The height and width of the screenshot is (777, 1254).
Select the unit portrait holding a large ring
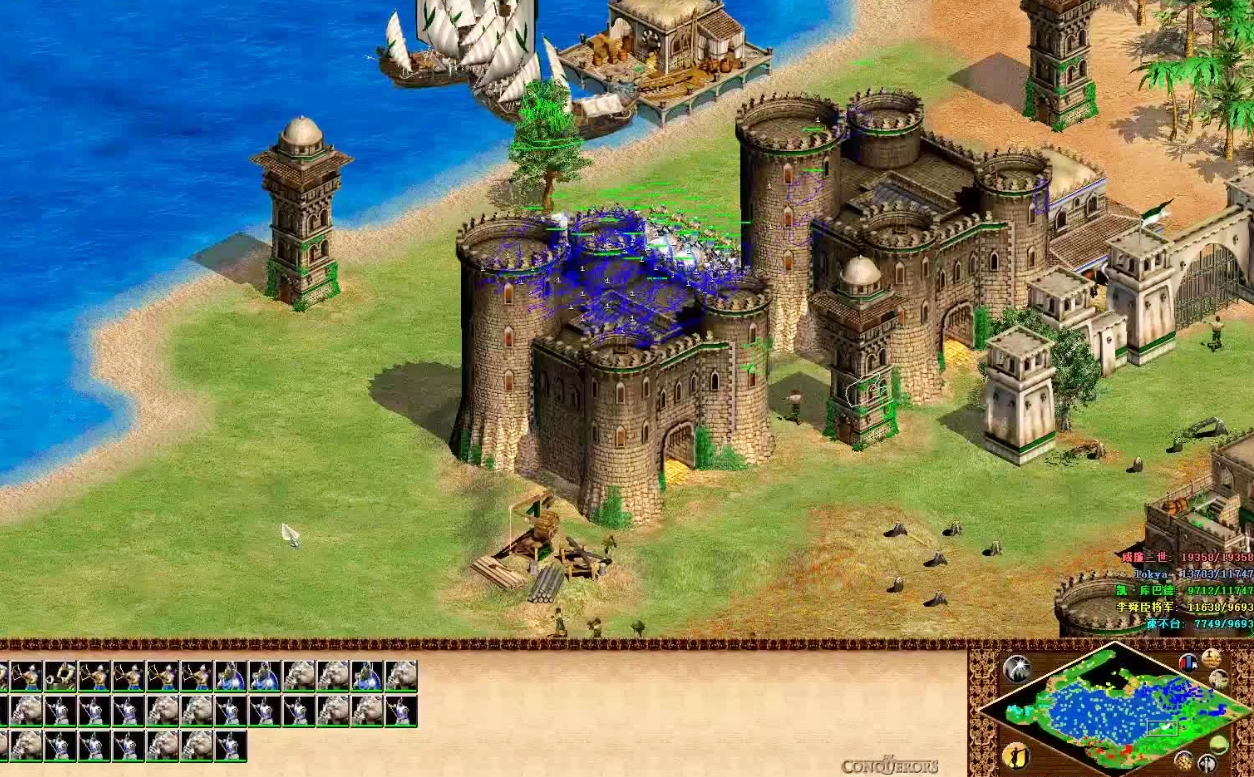[60, 676]
